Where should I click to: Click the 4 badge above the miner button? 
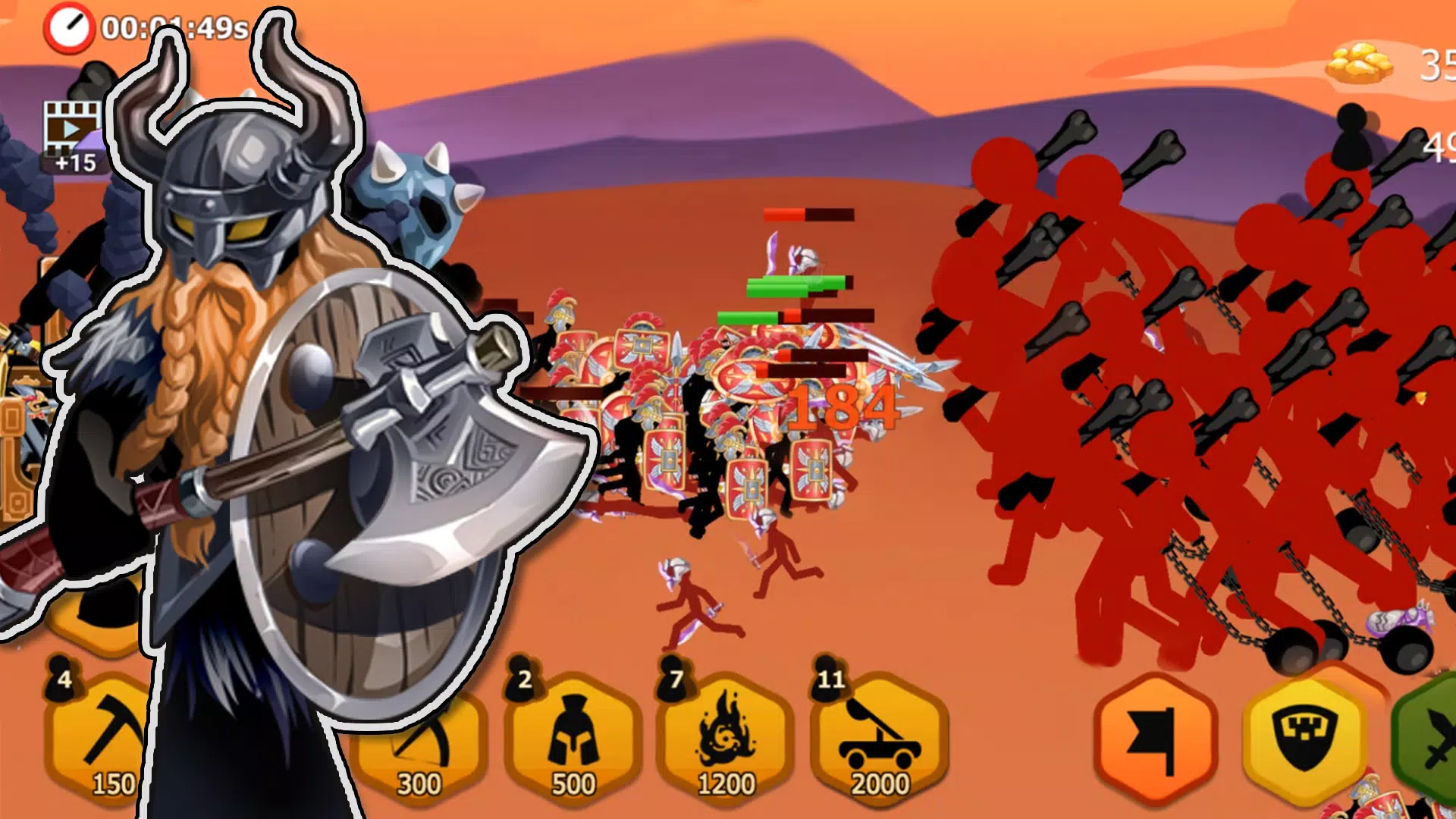[64, 679]
